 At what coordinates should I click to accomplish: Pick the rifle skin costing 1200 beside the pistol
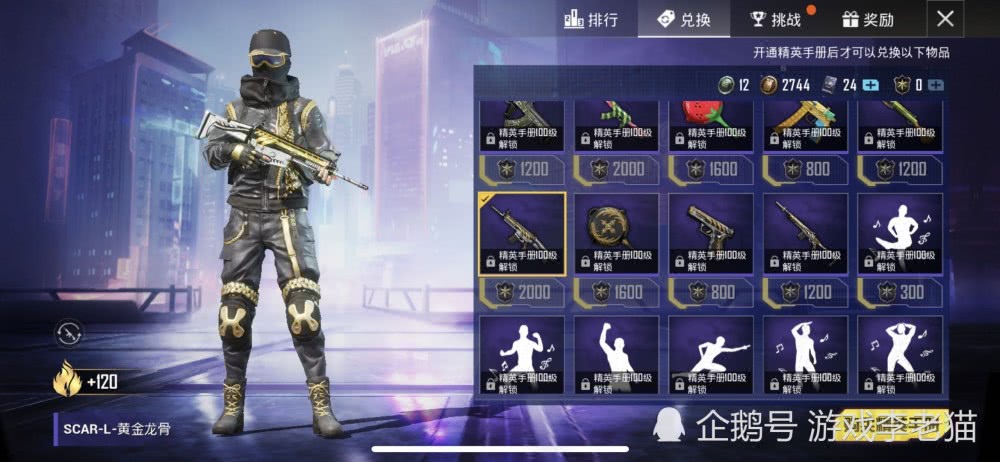pyautogui.click(x=806, y=234)
